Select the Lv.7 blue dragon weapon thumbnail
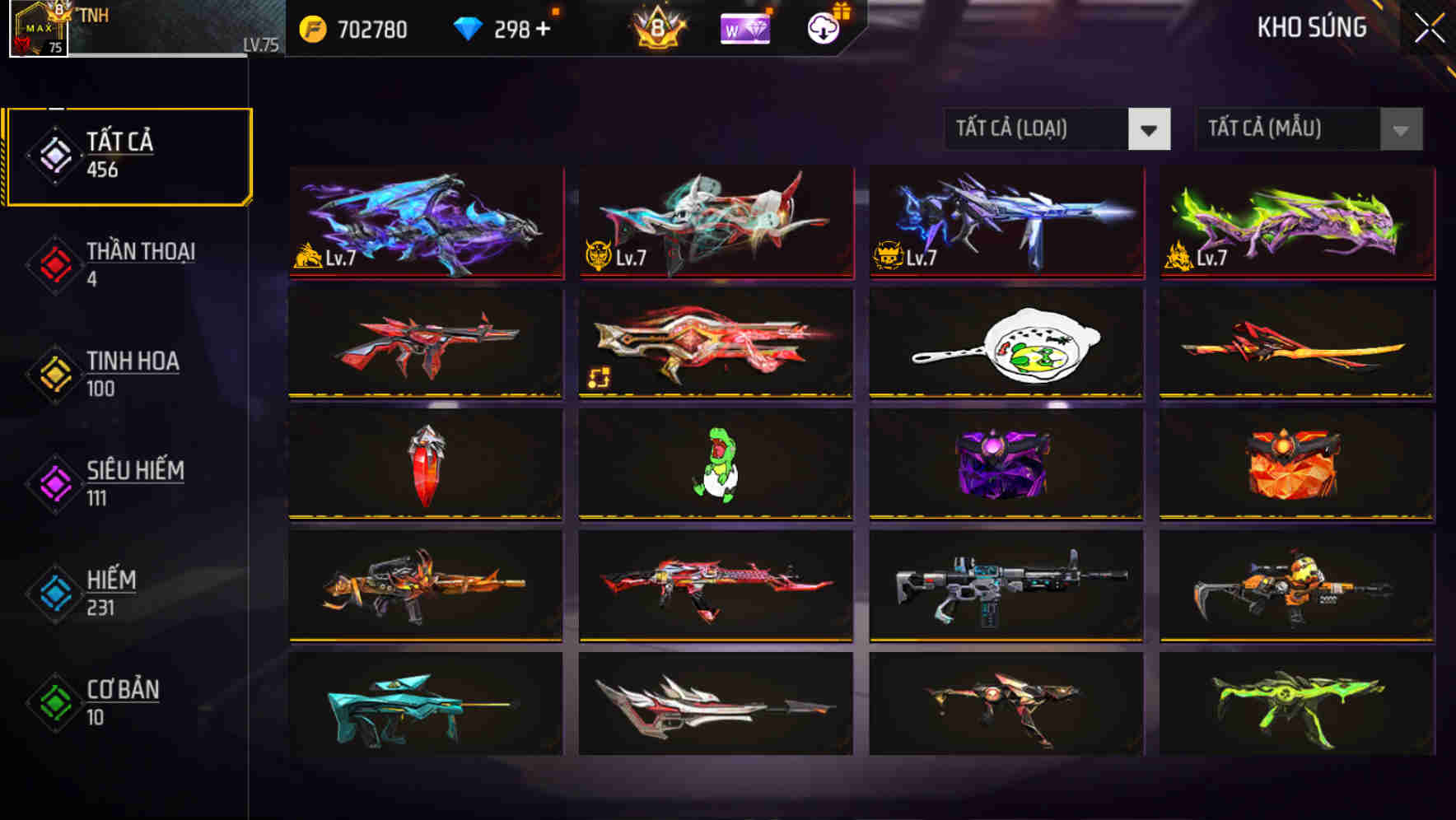The image size is (1456, 820). (x=425, y=222)
